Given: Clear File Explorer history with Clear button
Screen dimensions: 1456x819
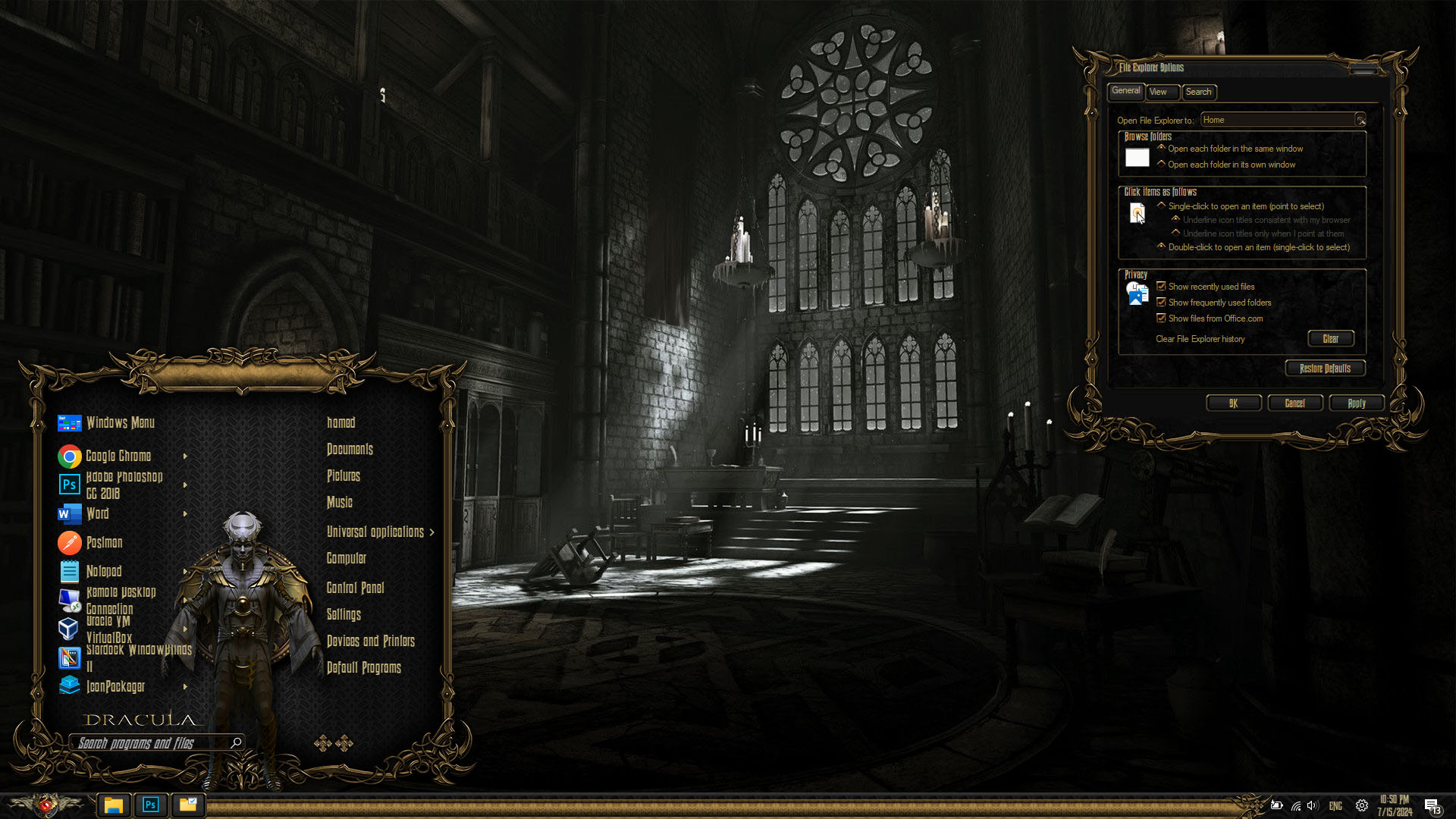Looking at the screenshot, I should [1330, 339].
